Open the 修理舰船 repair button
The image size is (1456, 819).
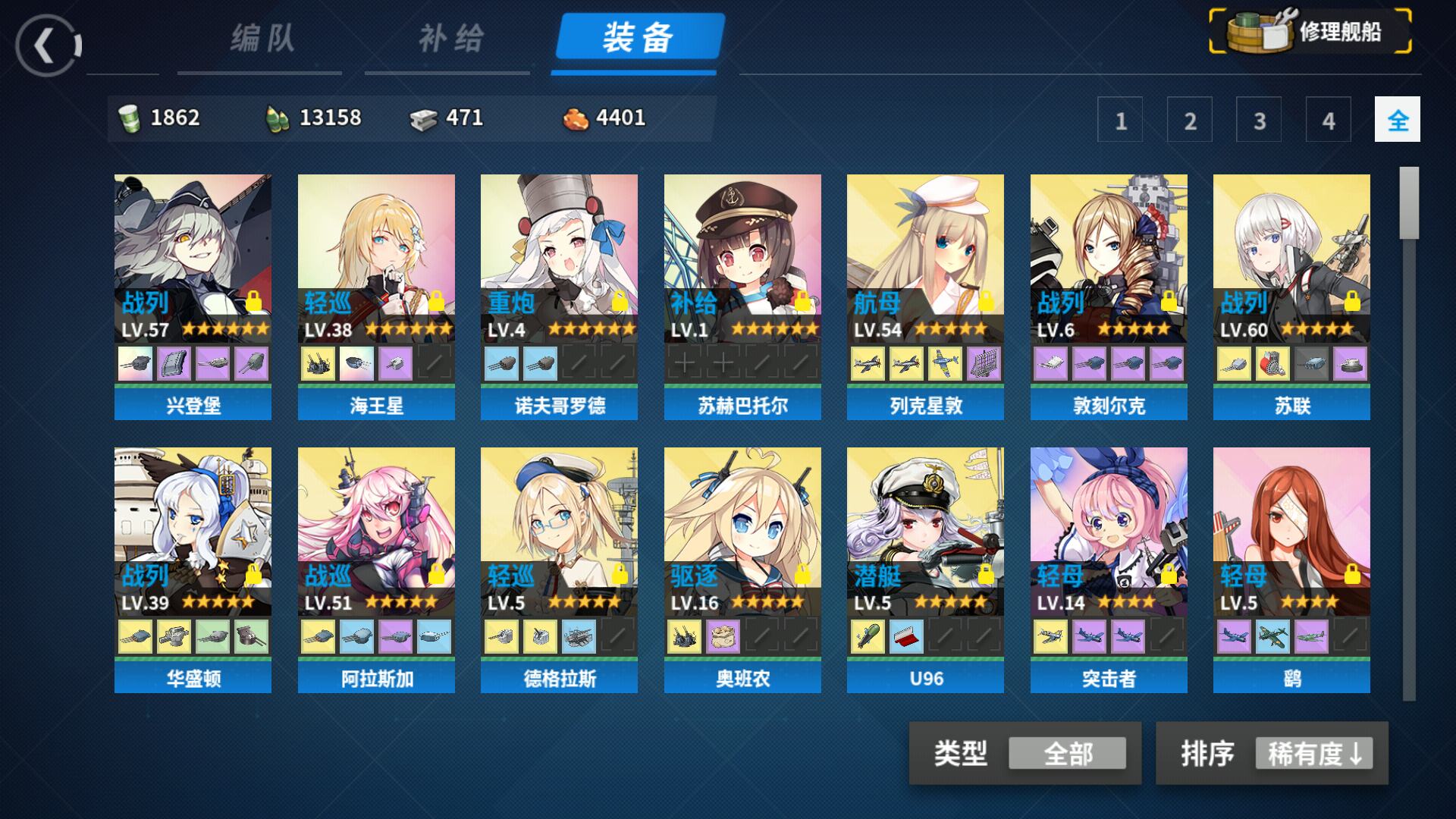(1310, 32)
